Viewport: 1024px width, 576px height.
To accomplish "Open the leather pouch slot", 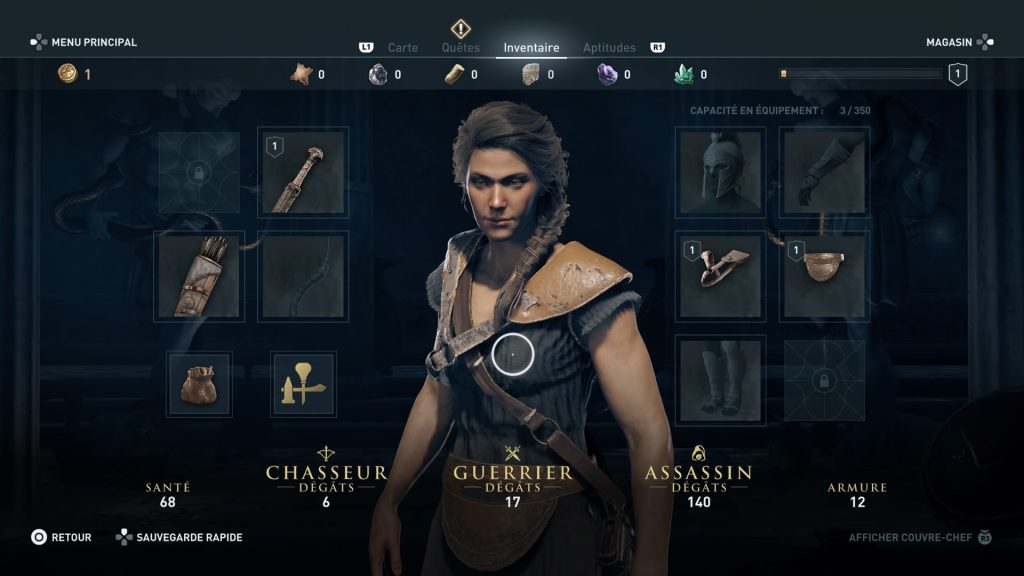I will click(x=199, y=384).
